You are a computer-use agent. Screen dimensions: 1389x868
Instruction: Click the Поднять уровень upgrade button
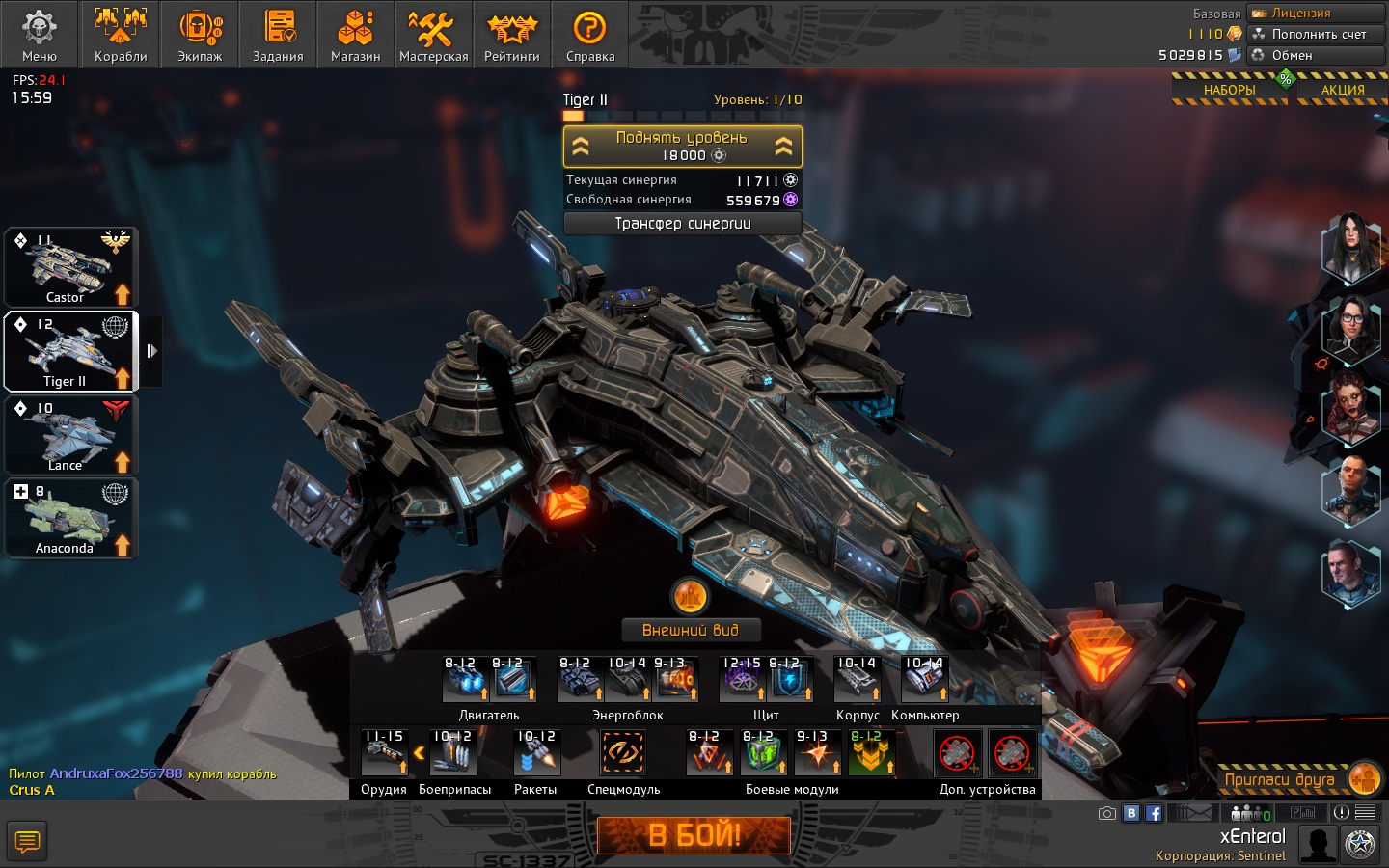point(682,147)
